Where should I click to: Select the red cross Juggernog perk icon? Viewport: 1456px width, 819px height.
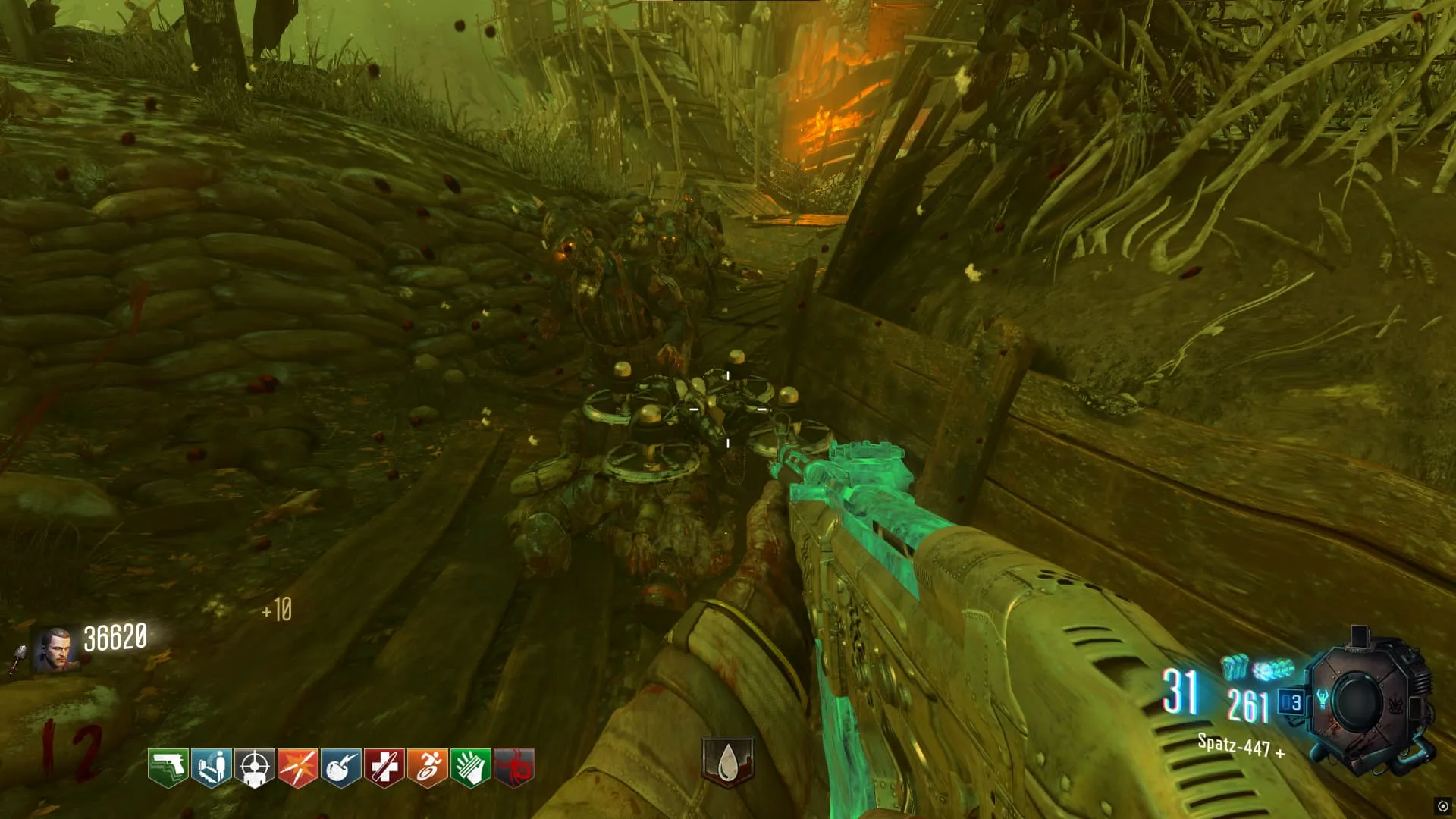(x=384, y=768)
